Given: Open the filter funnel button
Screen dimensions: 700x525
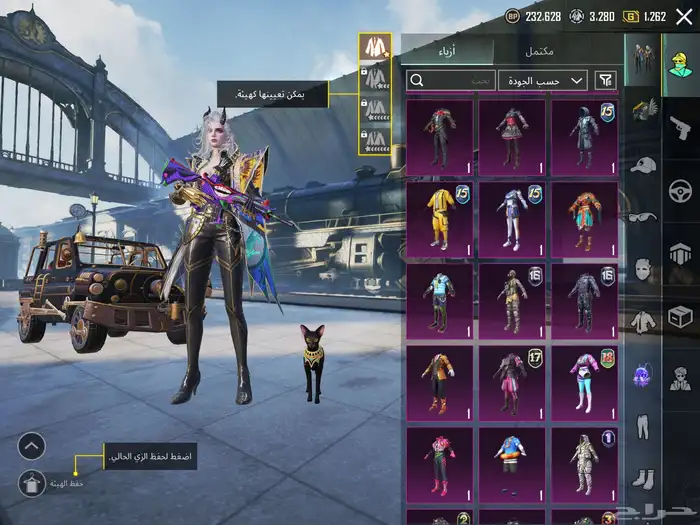Looking at the screenshot, I should (605, 80).
